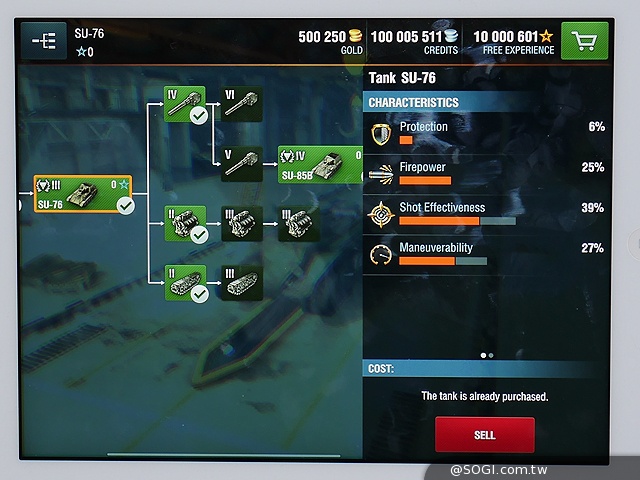Image resolution: width=640 pixels, height=480 pixels.
Task: Expand the Shot Effectiveness characteristic
Action: coord(486,213)
